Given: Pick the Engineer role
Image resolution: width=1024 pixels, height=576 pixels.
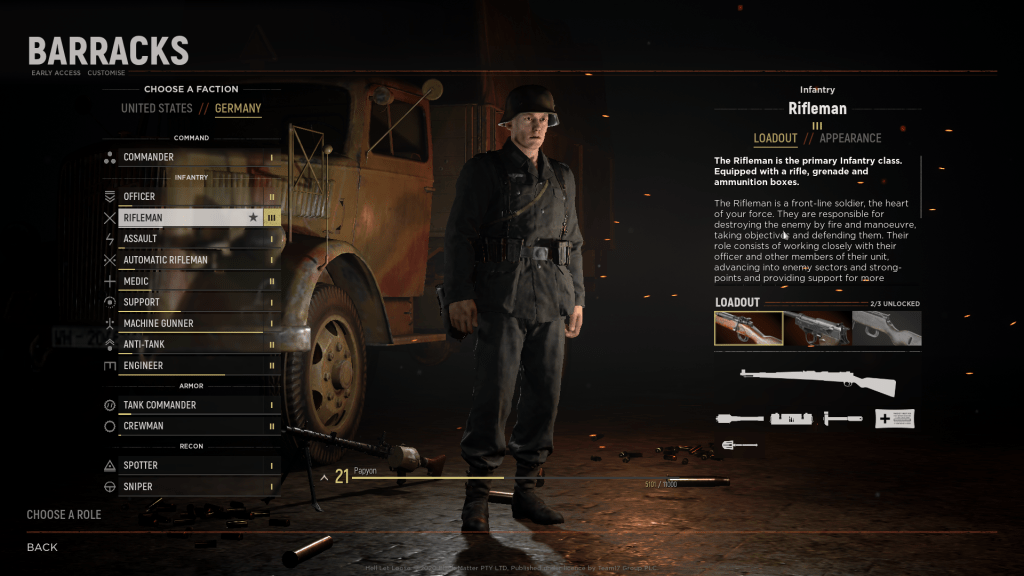Looking at the screenshot, I should click(190, 366).
